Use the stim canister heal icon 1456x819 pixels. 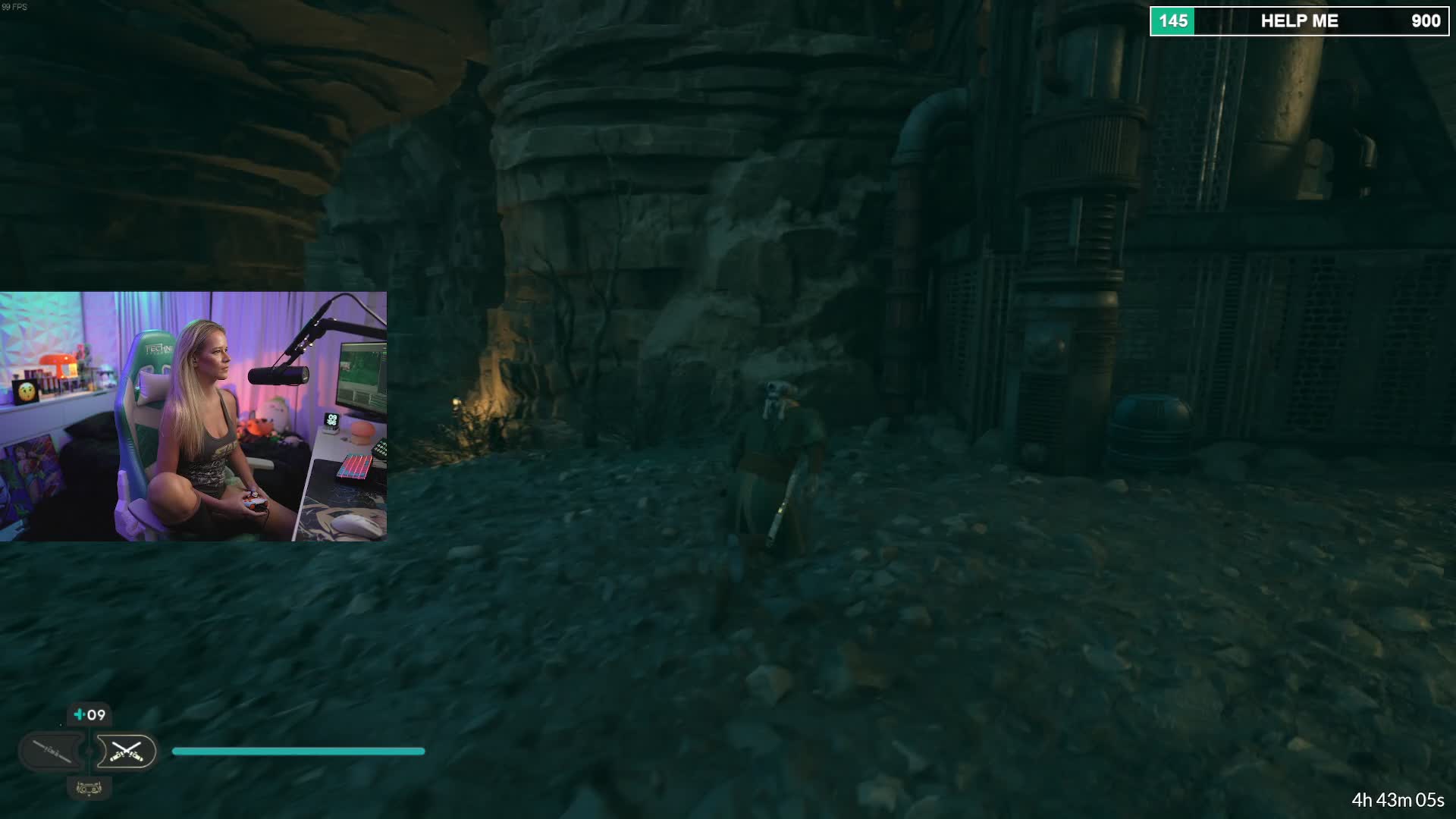point(89,714)
